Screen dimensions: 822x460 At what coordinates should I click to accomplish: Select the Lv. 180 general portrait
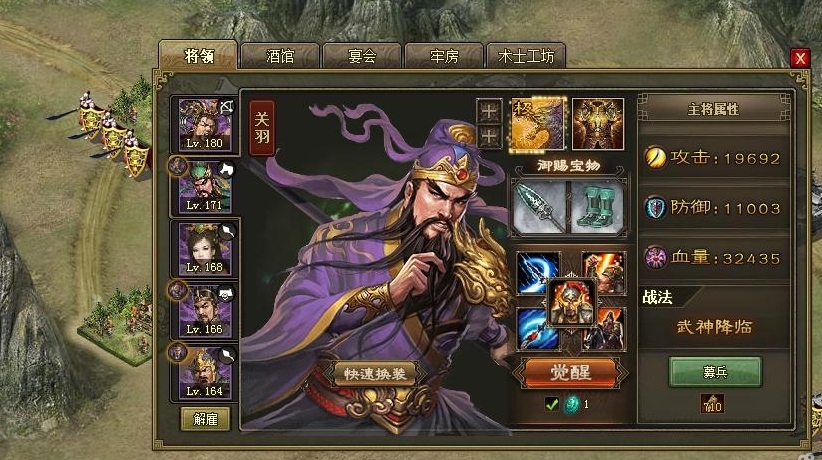(205, 126)
